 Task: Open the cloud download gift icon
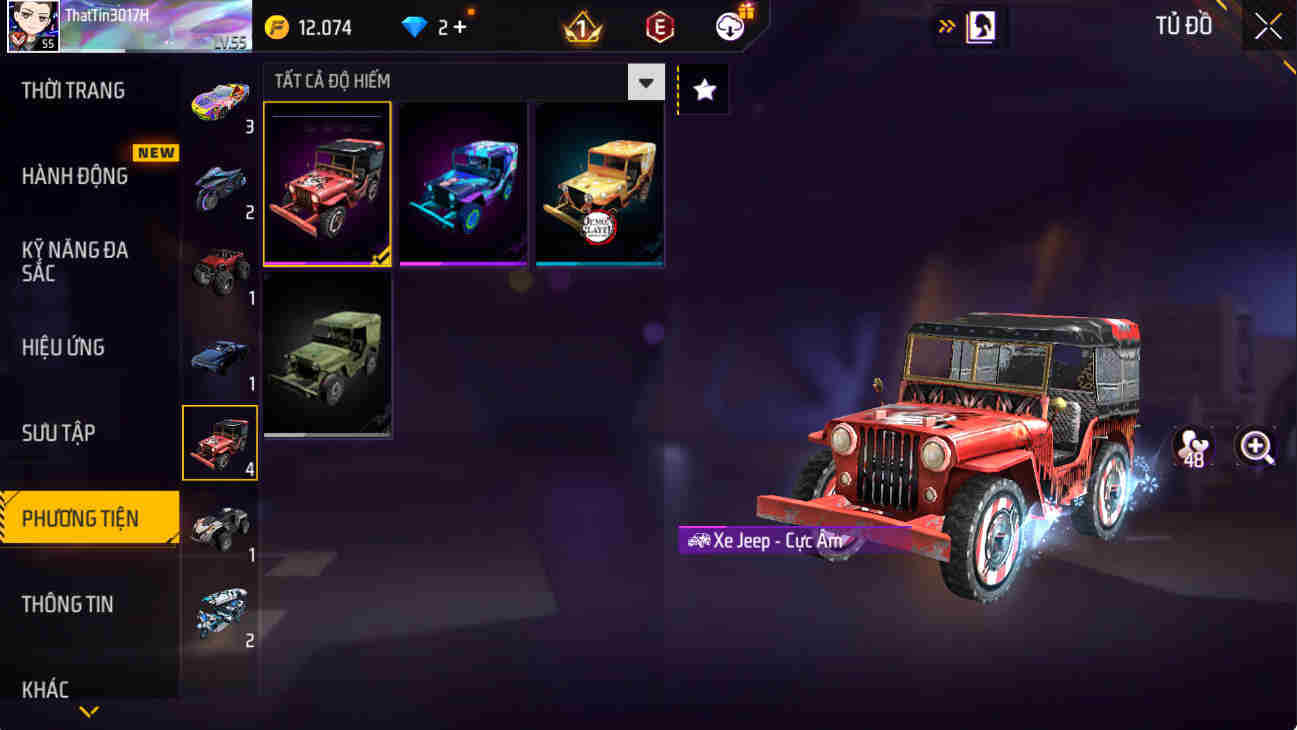point(729,27)
